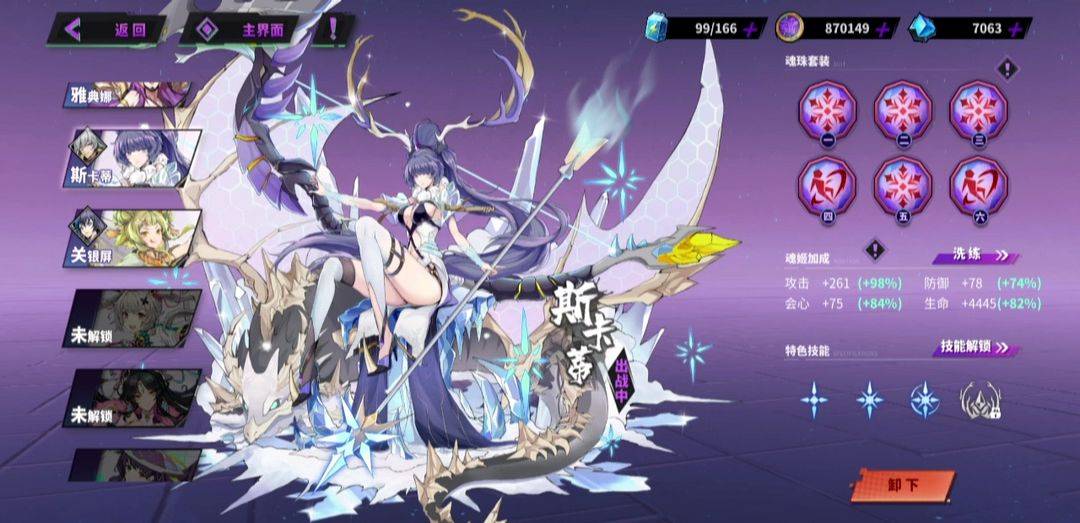1080x523 pixels.
Task: Choose soul orb slot 六
Action: [977, 186]
